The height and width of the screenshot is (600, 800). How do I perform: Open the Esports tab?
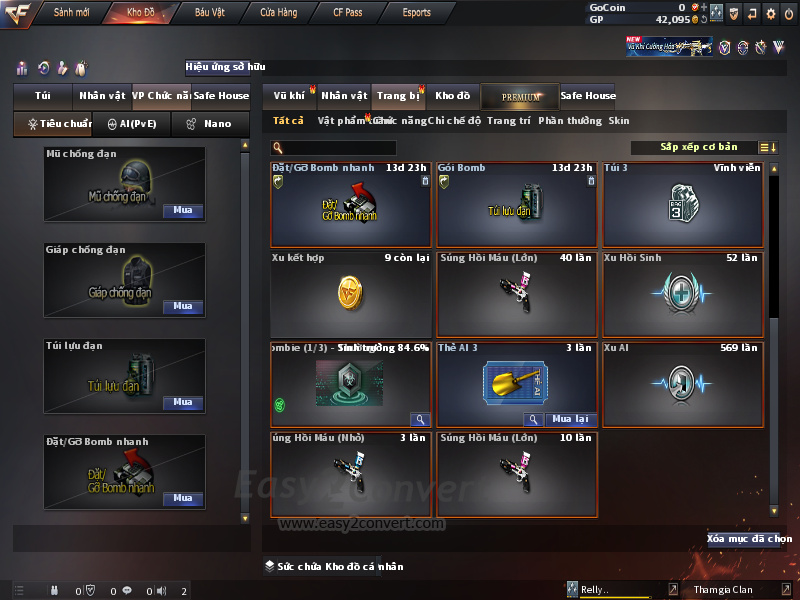point(416,13)
